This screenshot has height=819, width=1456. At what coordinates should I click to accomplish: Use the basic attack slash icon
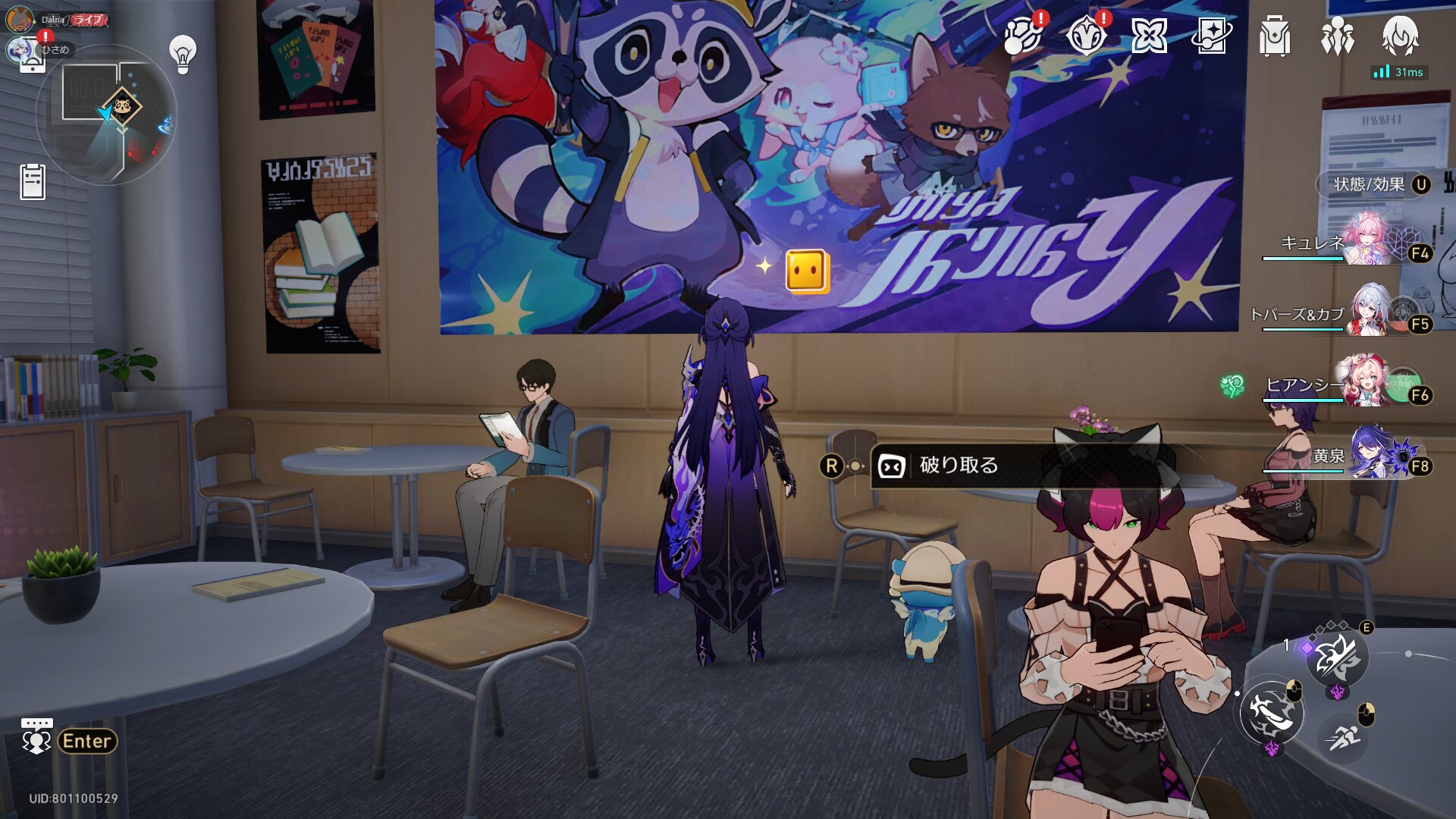[x=1272, y=713]
